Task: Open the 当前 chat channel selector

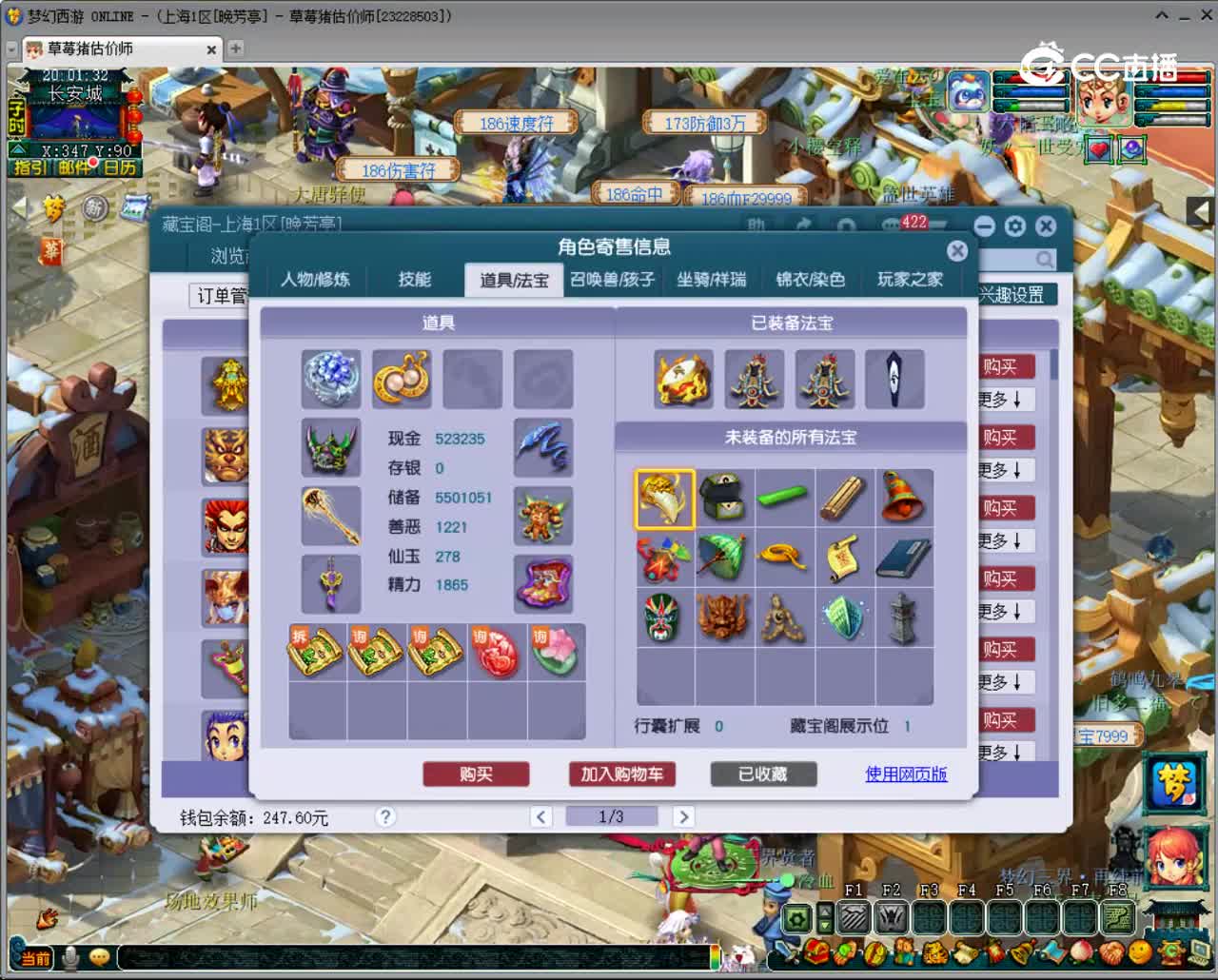Action: click(33, 957)
